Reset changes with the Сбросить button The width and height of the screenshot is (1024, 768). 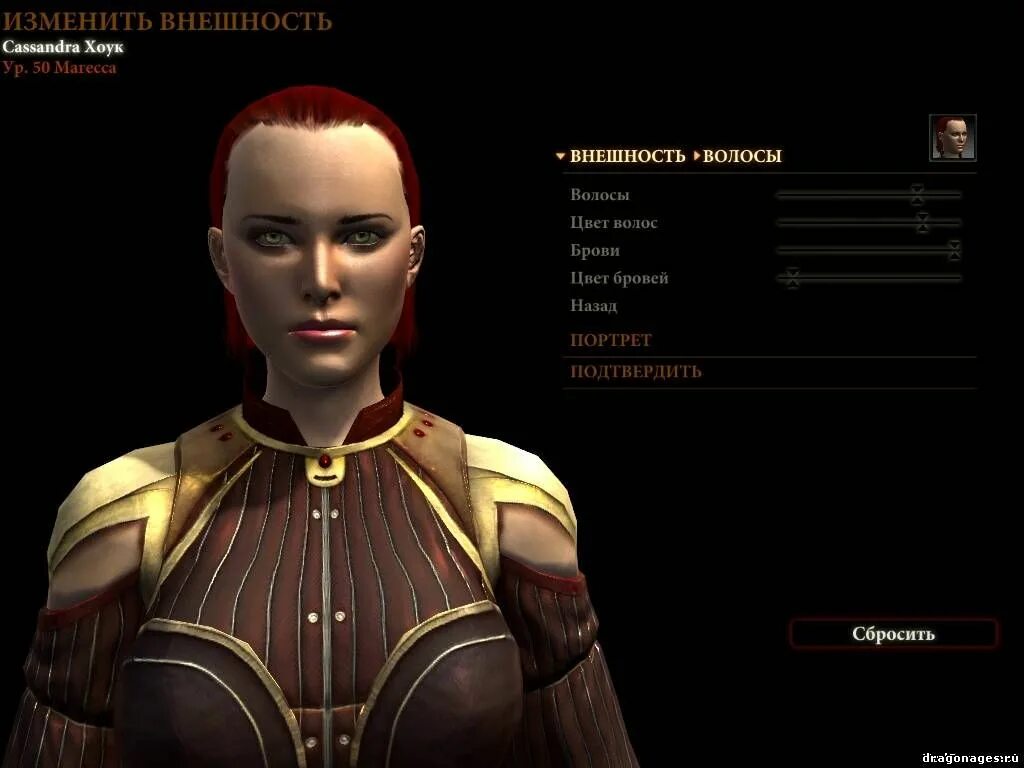(893, 634)
